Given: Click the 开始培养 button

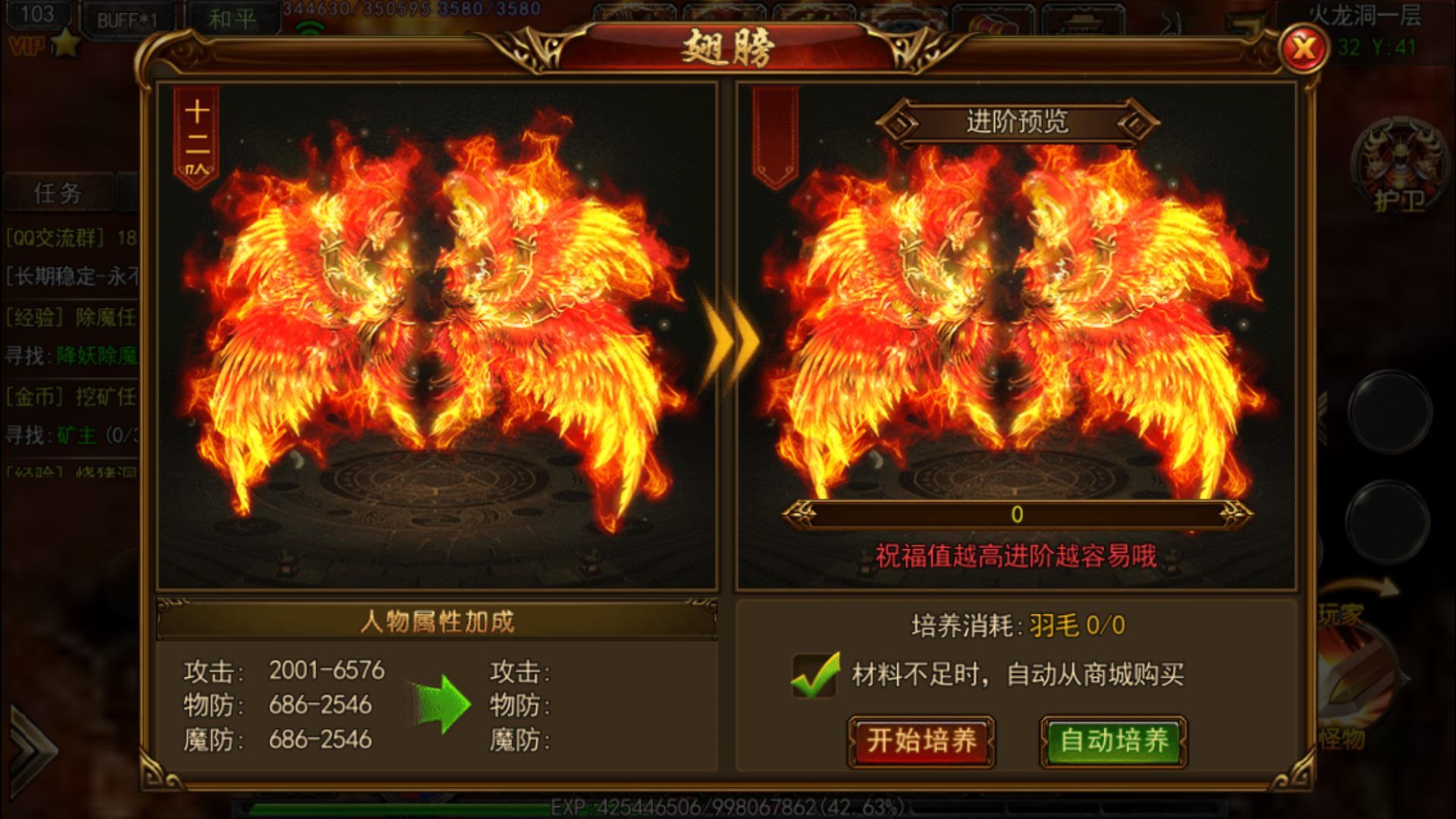Looking at the screenshot, I should [x=921, y=741].
